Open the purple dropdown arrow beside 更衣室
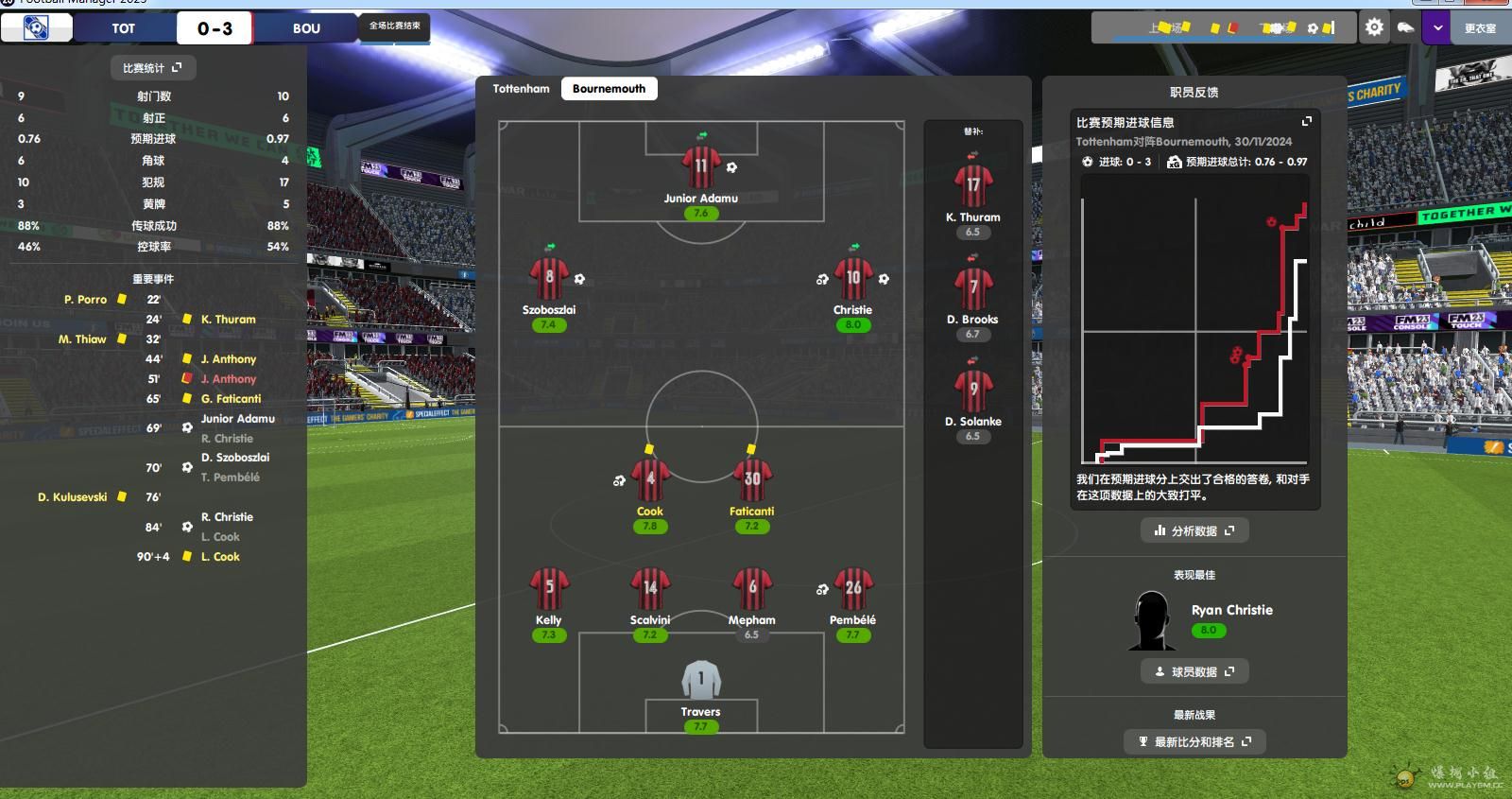Viewport: 1512px width, 799px height. [1437, 28]
